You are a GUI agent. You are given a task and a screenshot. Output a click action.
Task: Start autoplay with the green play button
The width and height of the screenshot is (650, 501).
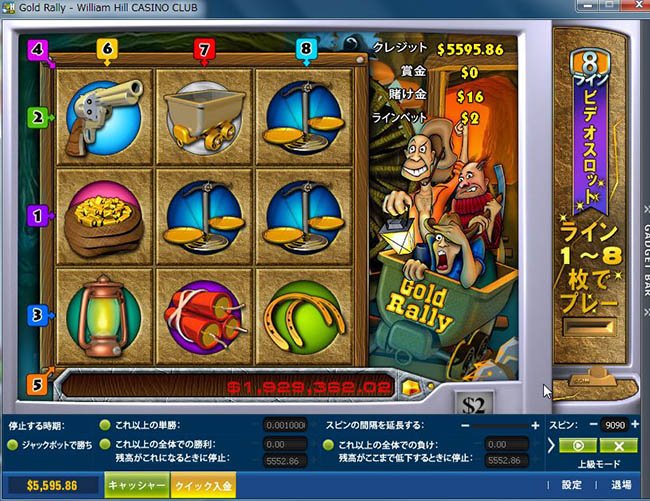pos(577,445)
